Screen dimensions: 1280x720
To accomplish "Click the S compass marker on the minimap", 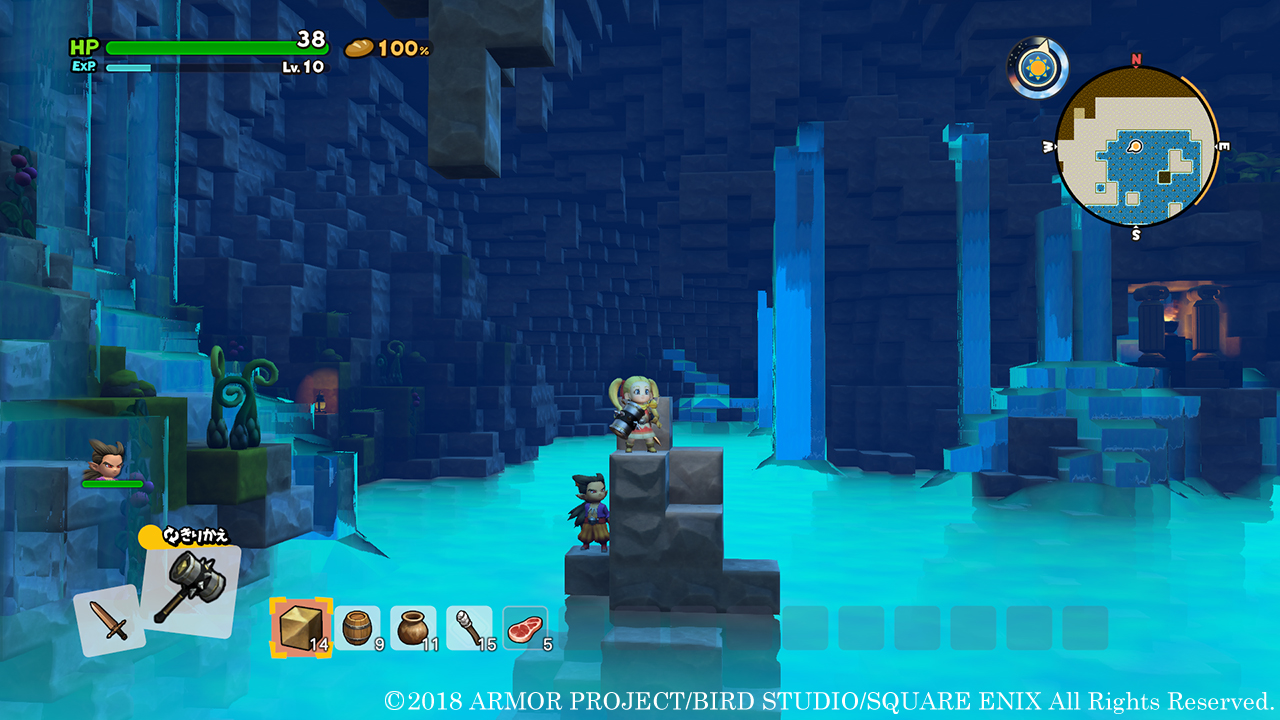I will 1135,237.
